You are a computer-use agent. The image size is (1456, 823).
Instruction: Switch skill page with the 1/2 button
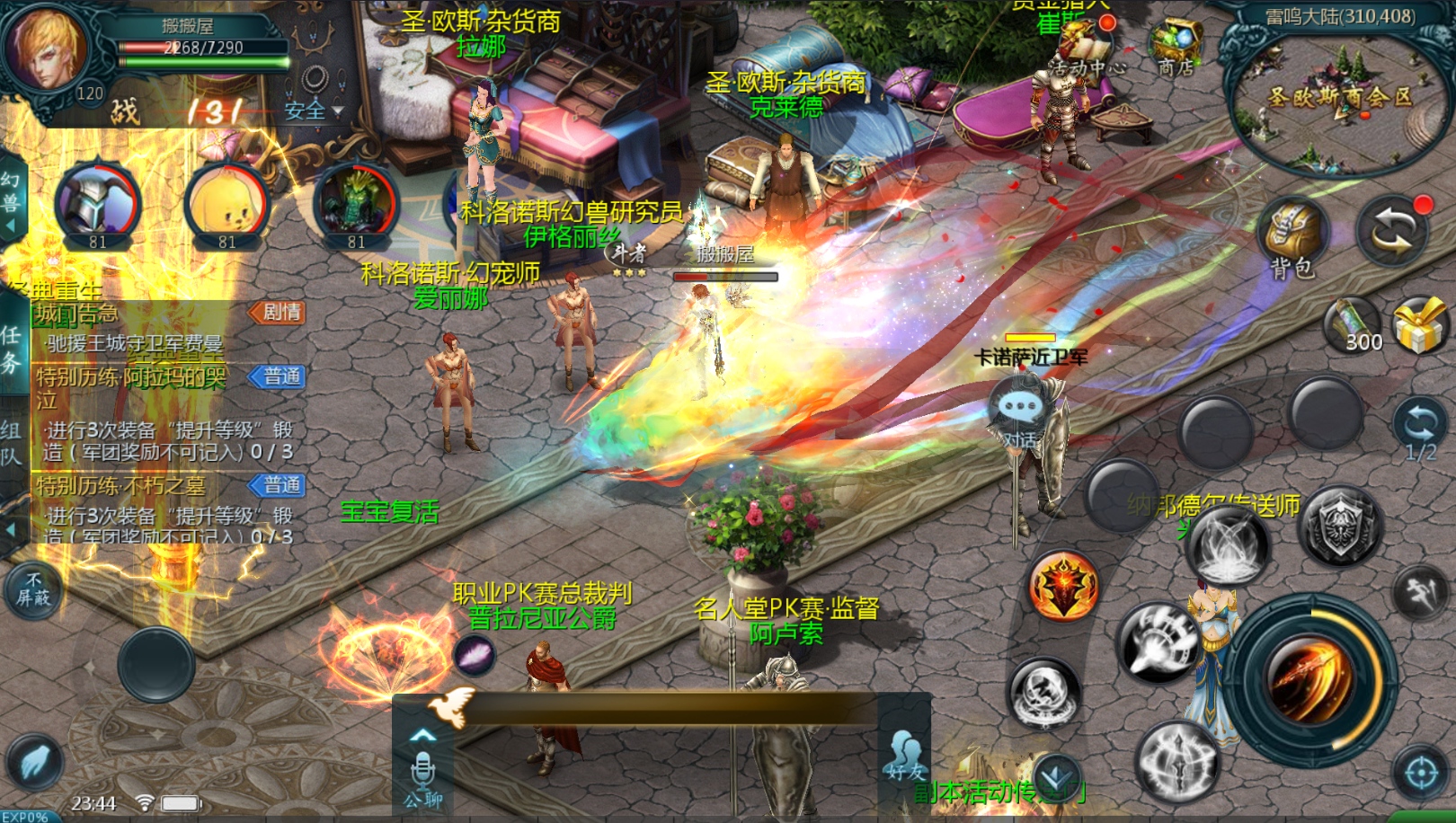pyautogui.click(x=1420, y=430)
